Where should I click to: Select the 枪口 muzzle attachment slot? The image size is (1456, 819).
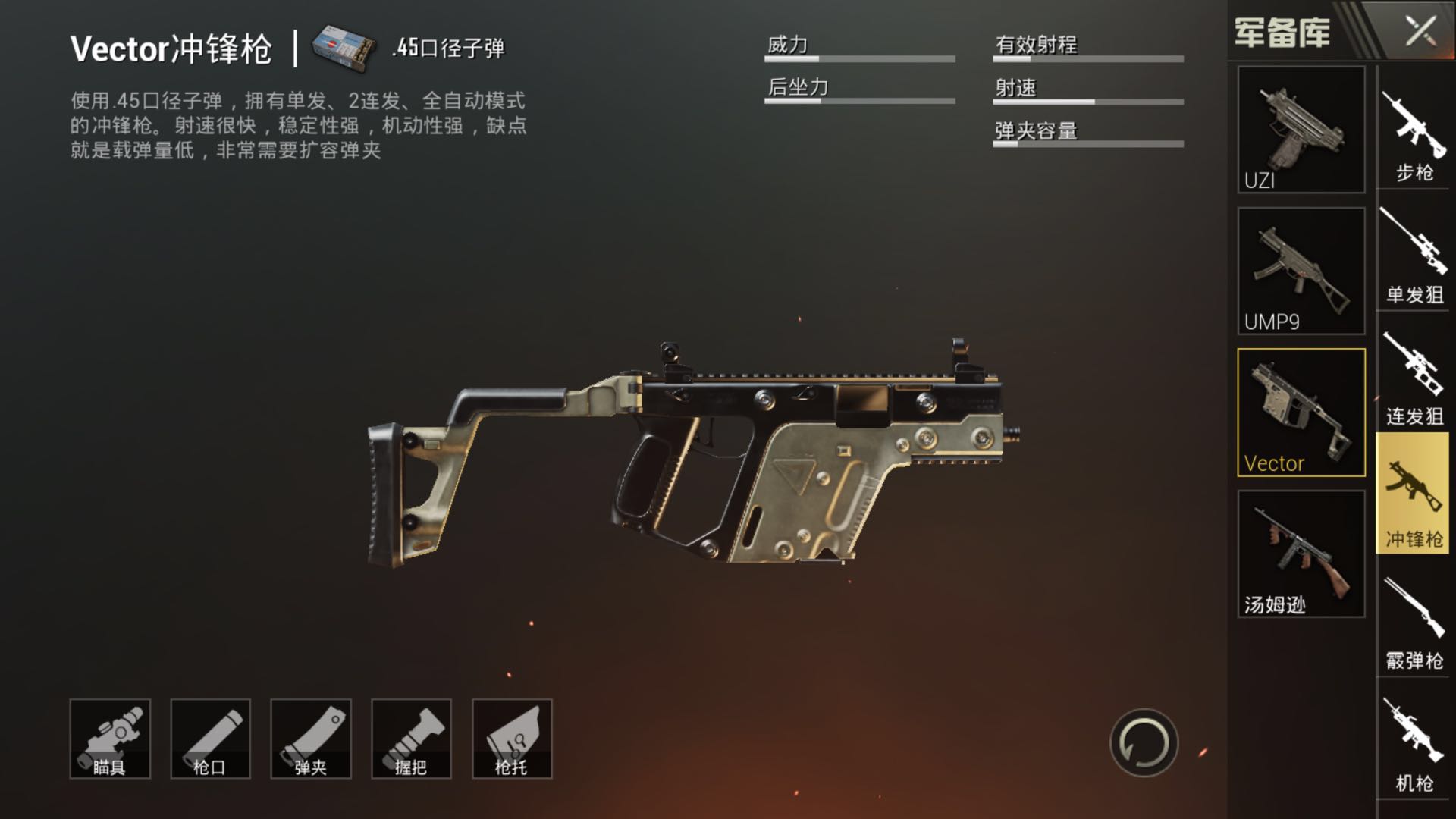(210, 739)
